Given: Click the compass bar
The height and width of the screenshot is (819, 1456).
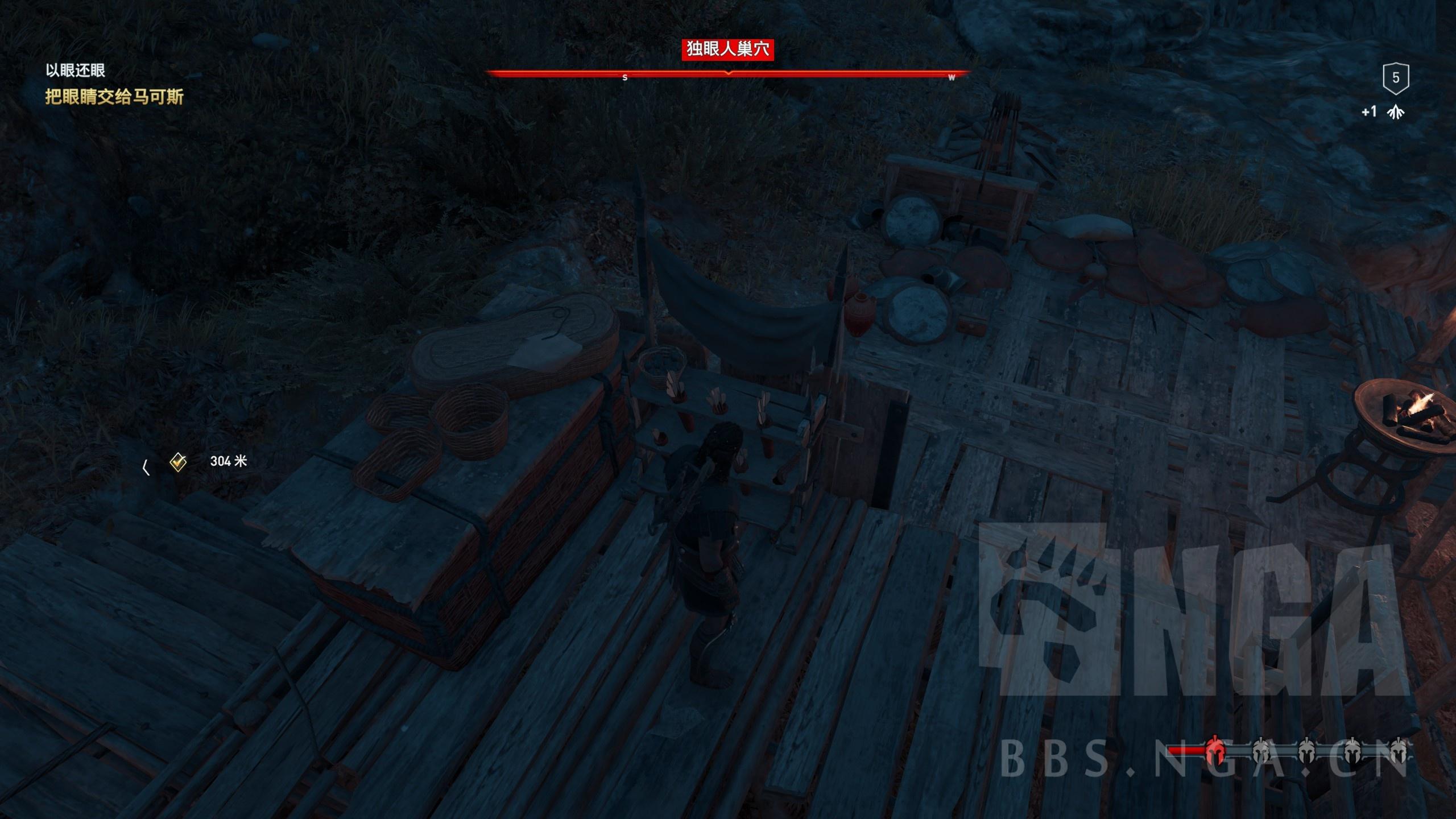Looking at the screenshot, I should click(x=728, y=74).
